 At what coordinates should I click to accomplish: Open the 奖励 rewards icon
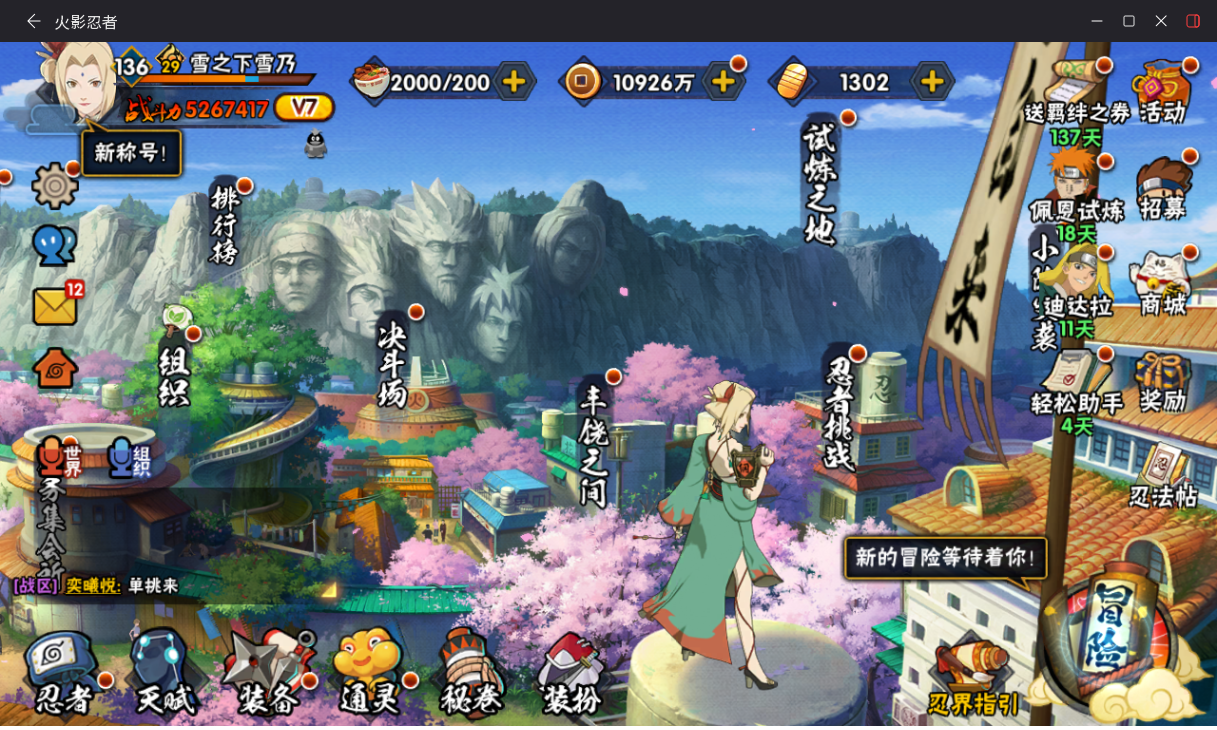click(x=1162, y=382)
